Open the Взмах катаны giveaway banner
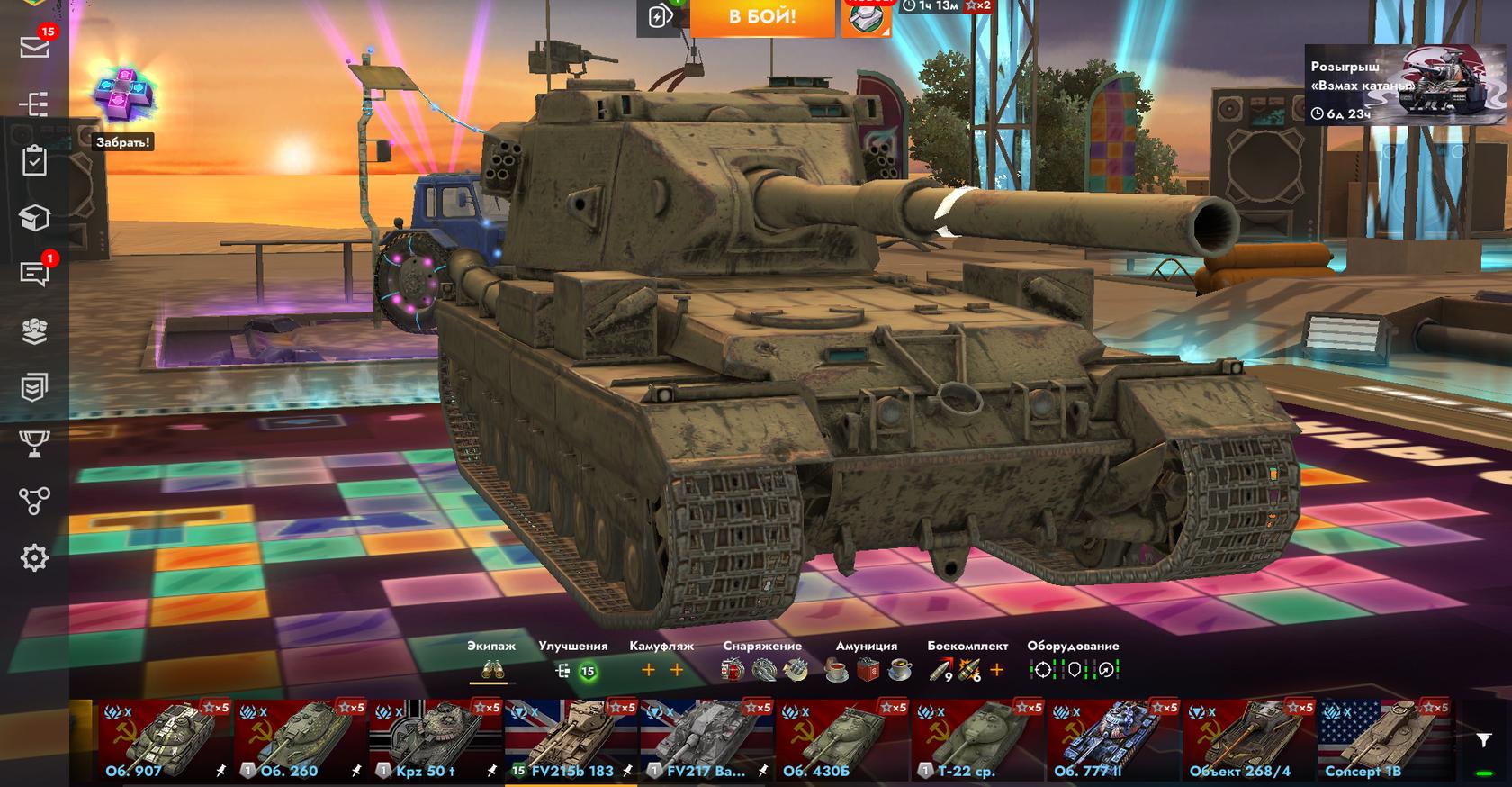 (x=1406, y=85)
